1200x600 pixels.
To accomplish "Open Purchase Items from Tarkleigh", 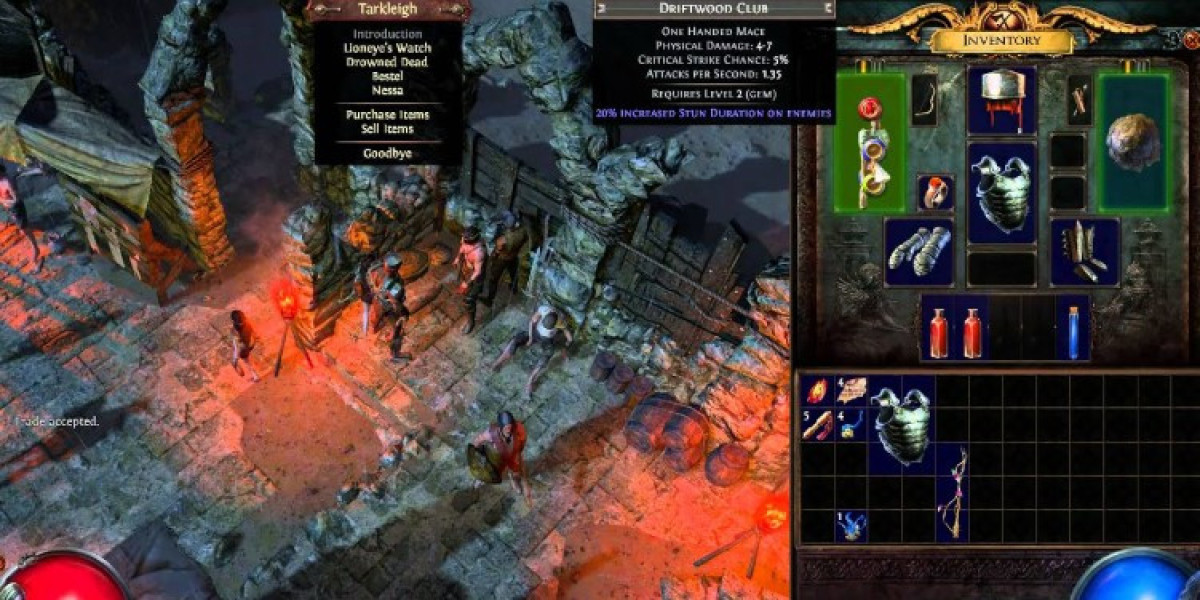I will click(x=387, y=115).
